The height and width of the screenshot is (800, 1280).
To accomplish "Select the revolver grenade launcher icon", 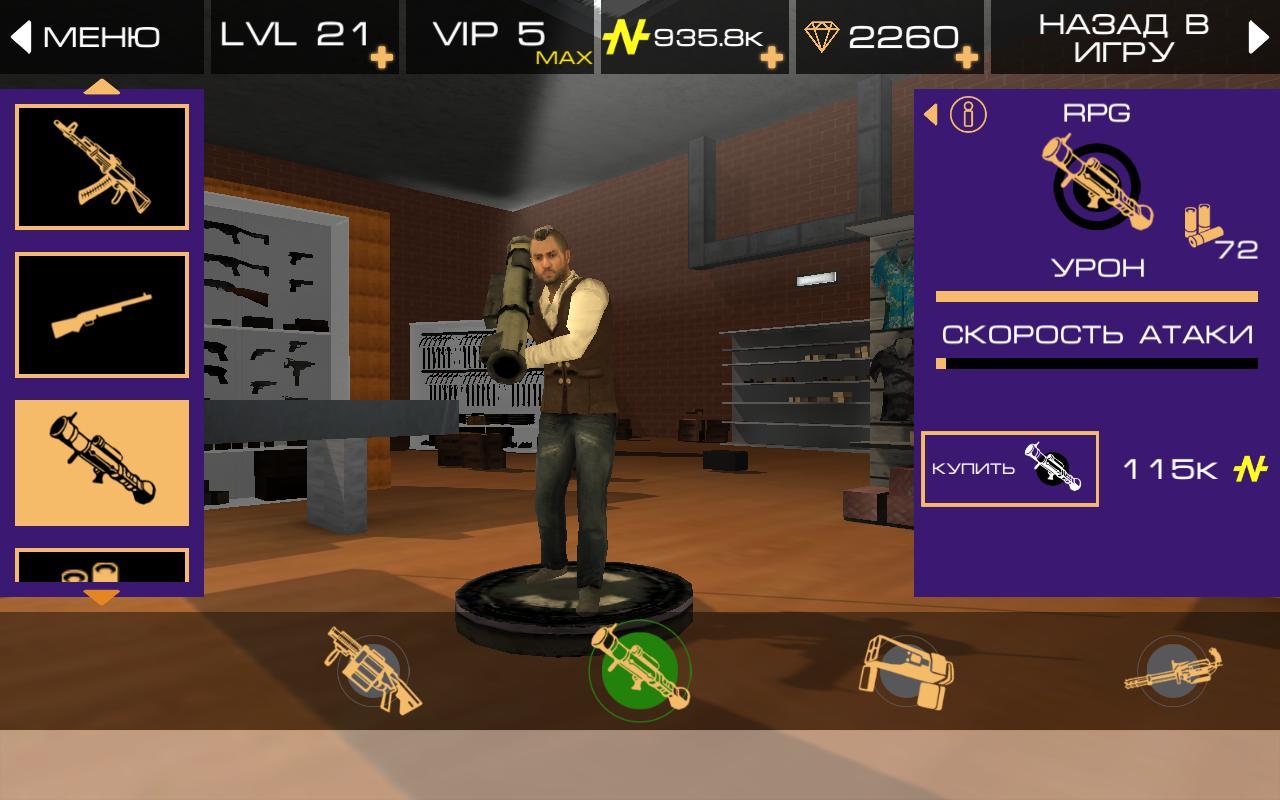I will (x=371, y=670).
